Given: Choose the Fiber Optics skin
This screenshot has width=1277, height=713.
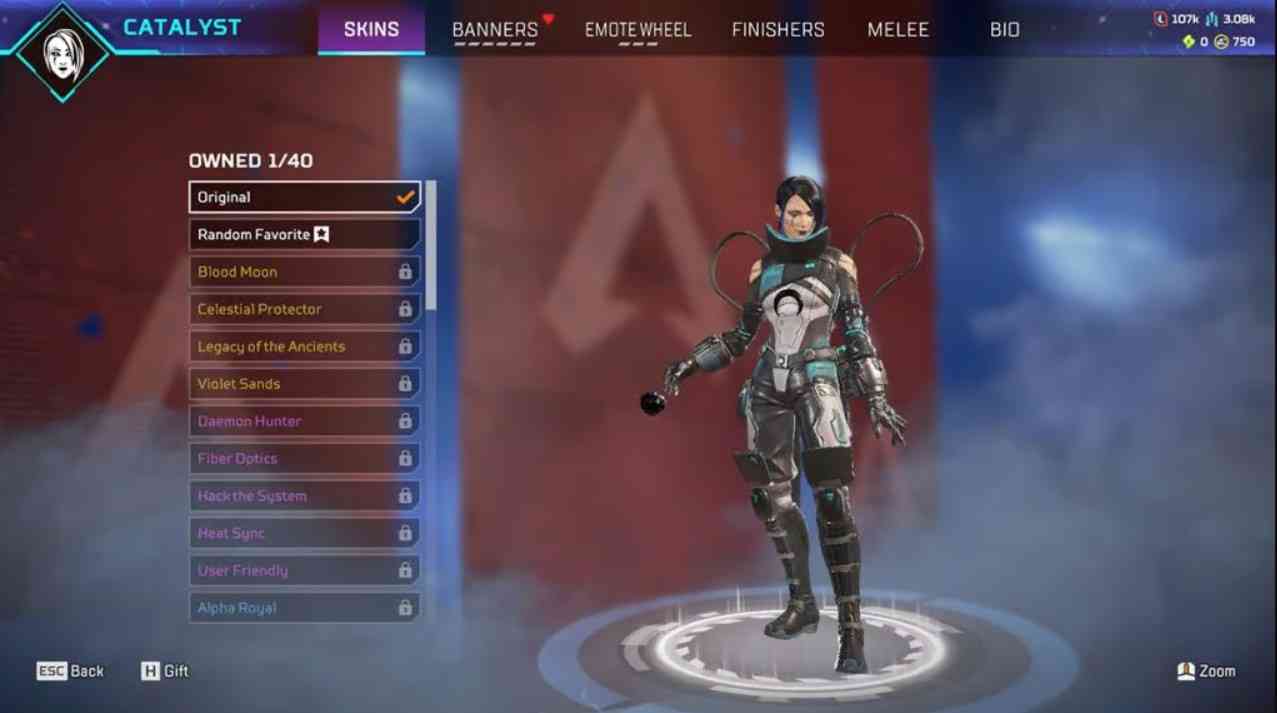Looking at the screenshot, I should 304,459.
